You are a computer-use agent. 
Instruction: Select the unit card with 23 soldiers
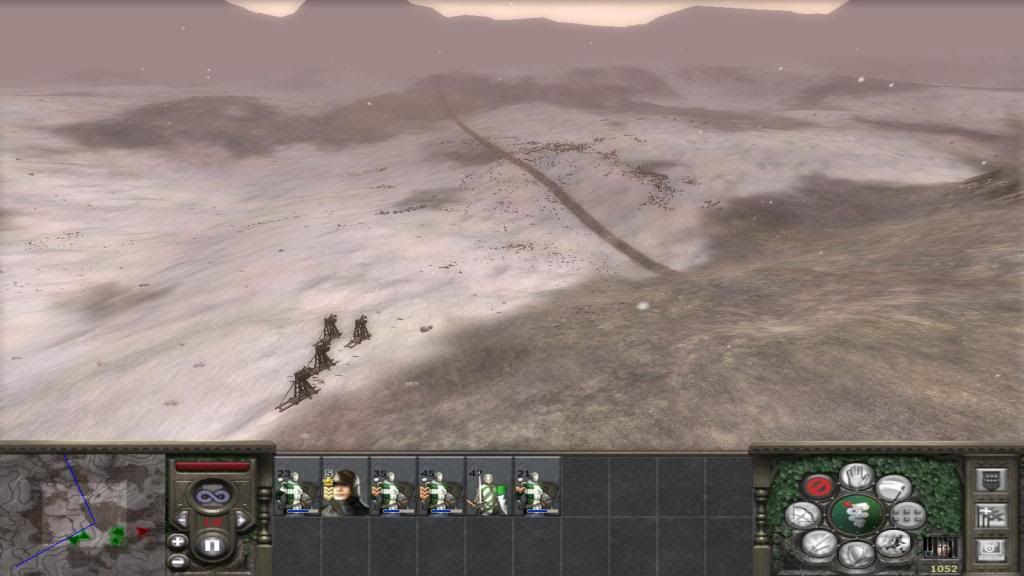[x=297, y=486]
